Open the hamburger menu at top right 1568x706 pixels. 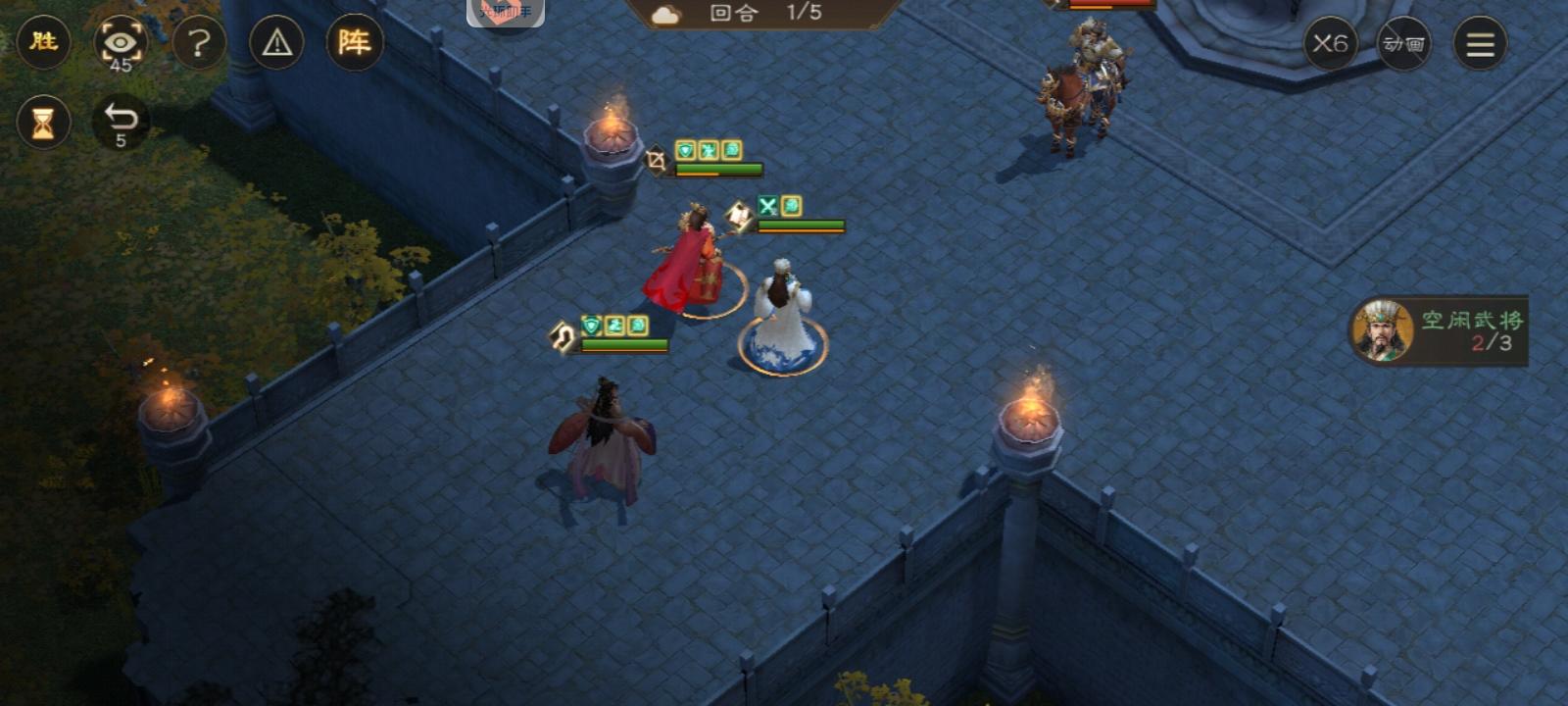1480,43
